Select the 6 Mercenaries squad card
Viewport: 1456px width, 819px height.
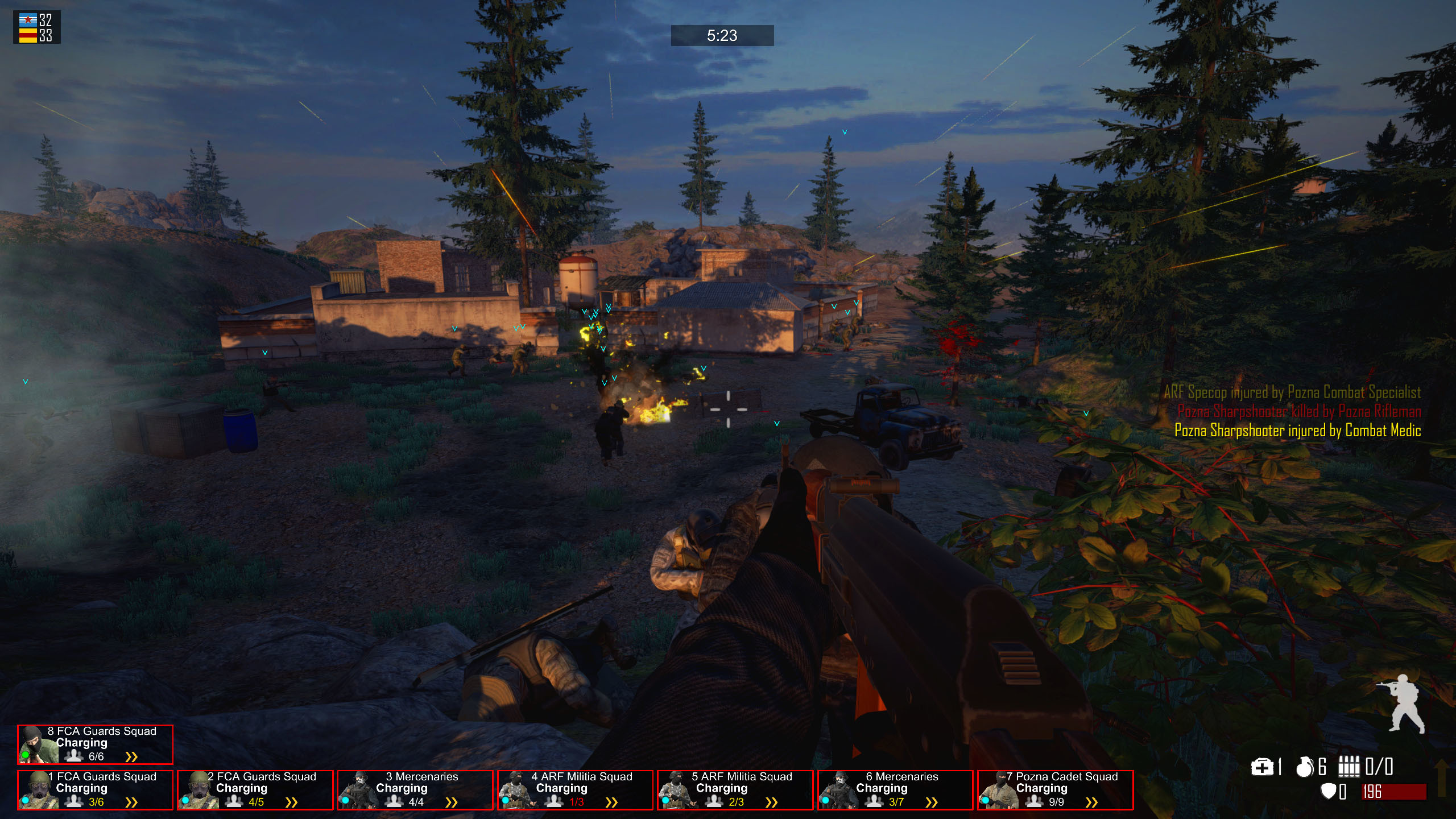(895, 789)
